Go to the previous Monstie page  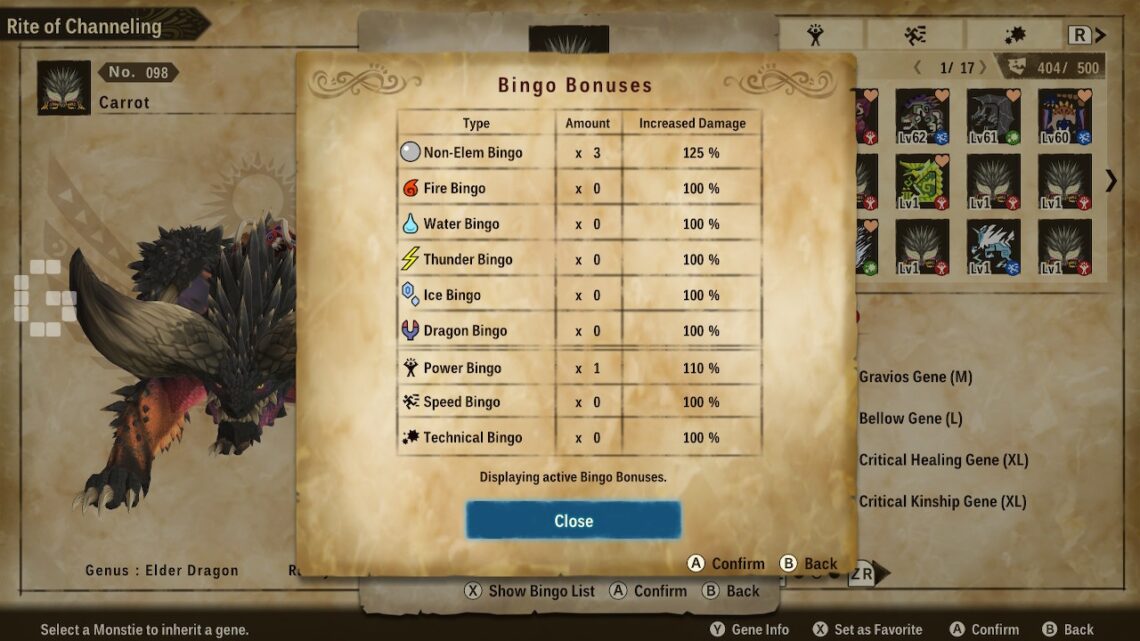coord(917,68)
